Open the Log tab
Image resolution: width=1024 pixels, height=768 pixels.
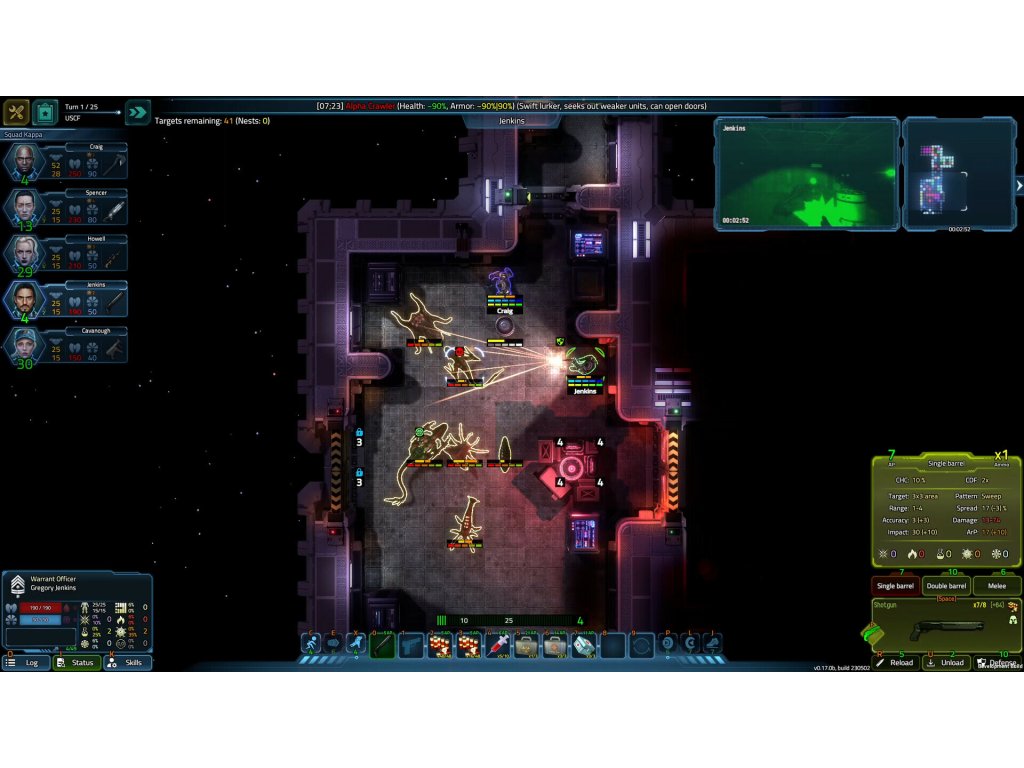(26, 662)
